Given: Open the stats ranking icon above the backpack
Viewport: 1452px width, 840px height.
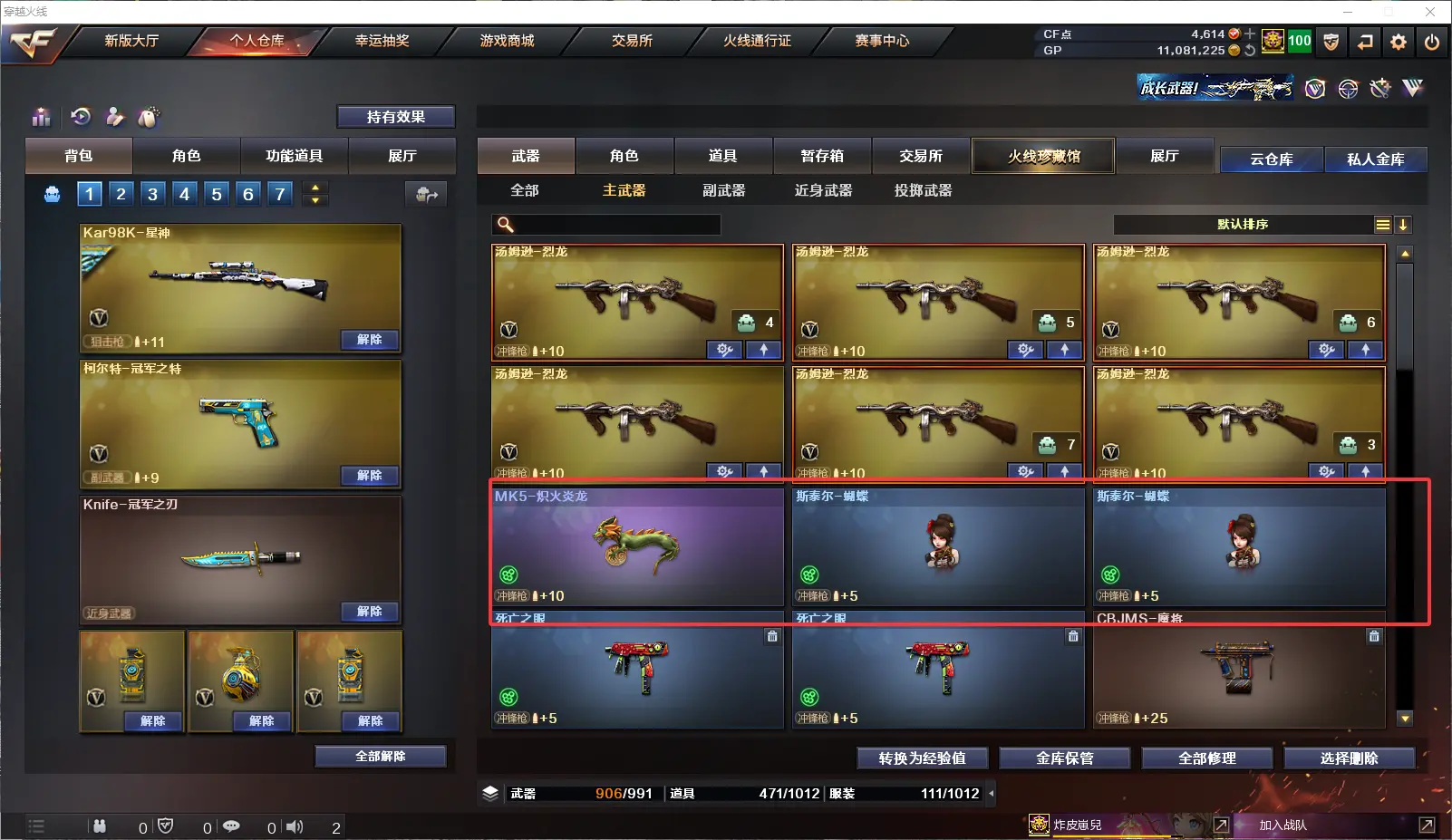Looking at the screenshot, I should (42, 118).
